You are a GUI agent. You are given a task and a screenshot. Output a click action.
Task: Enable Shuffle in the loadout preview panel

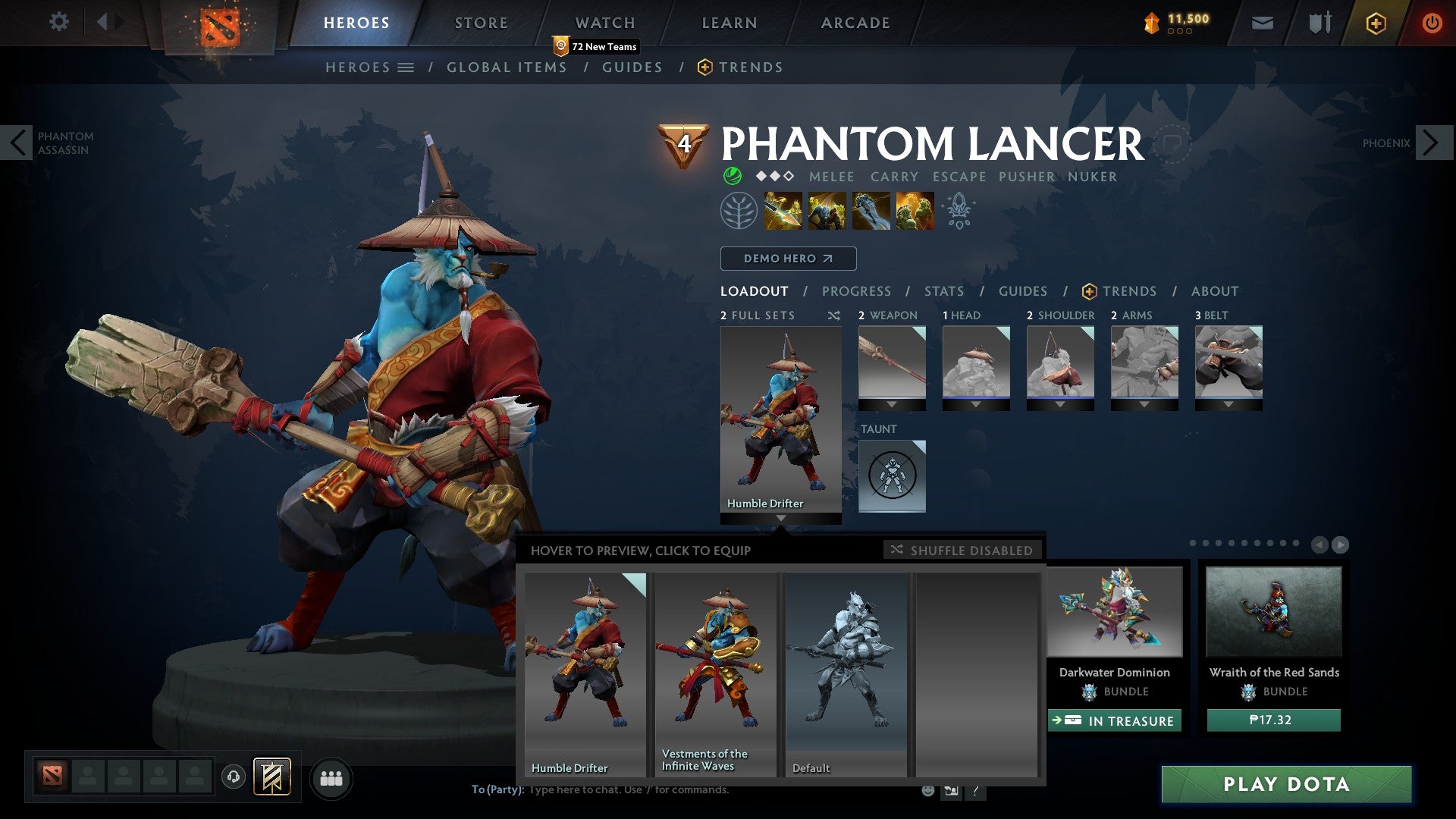[962, 551]
